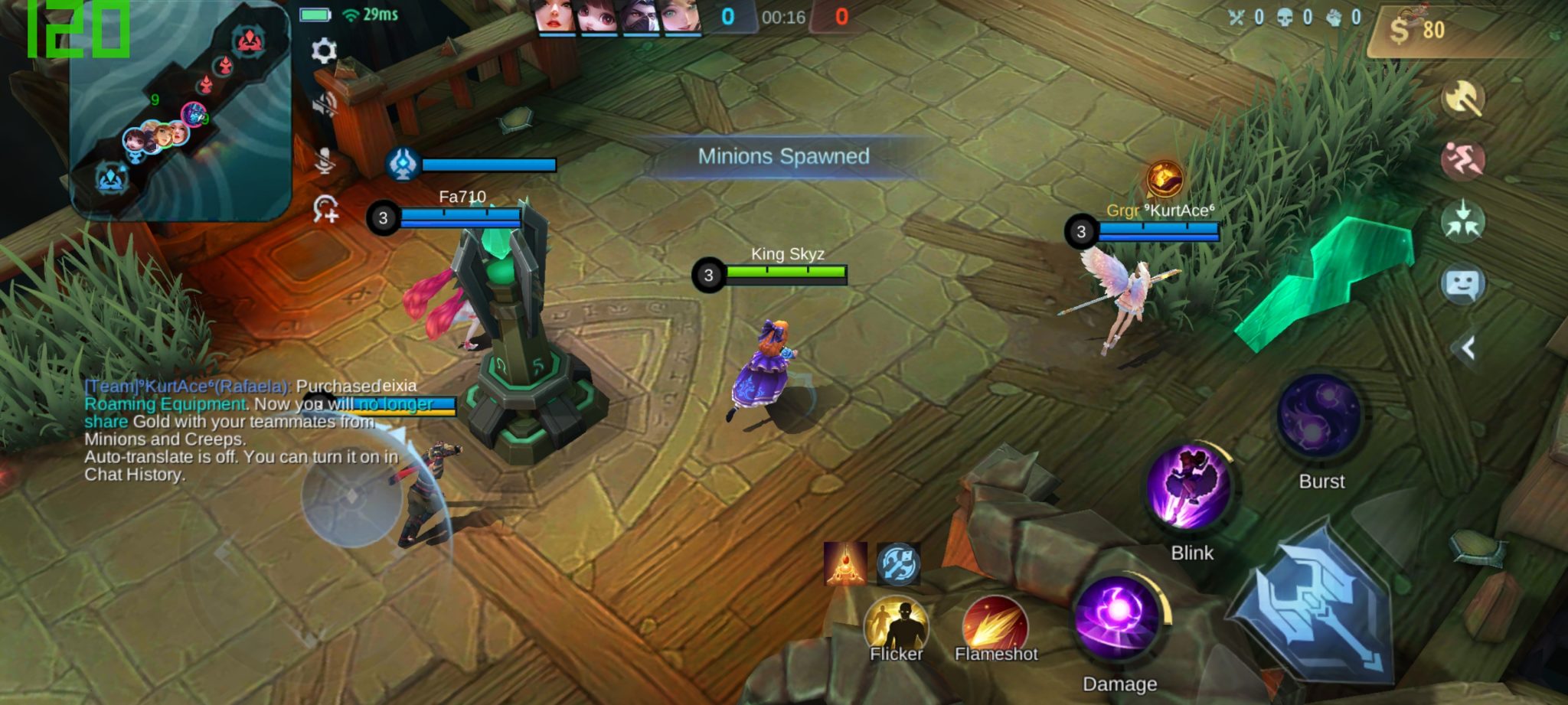The height and width of the screenshot is (705, 1568).
Task: Activate the Flicker battle spell
Action: click(x=896, y=628)
